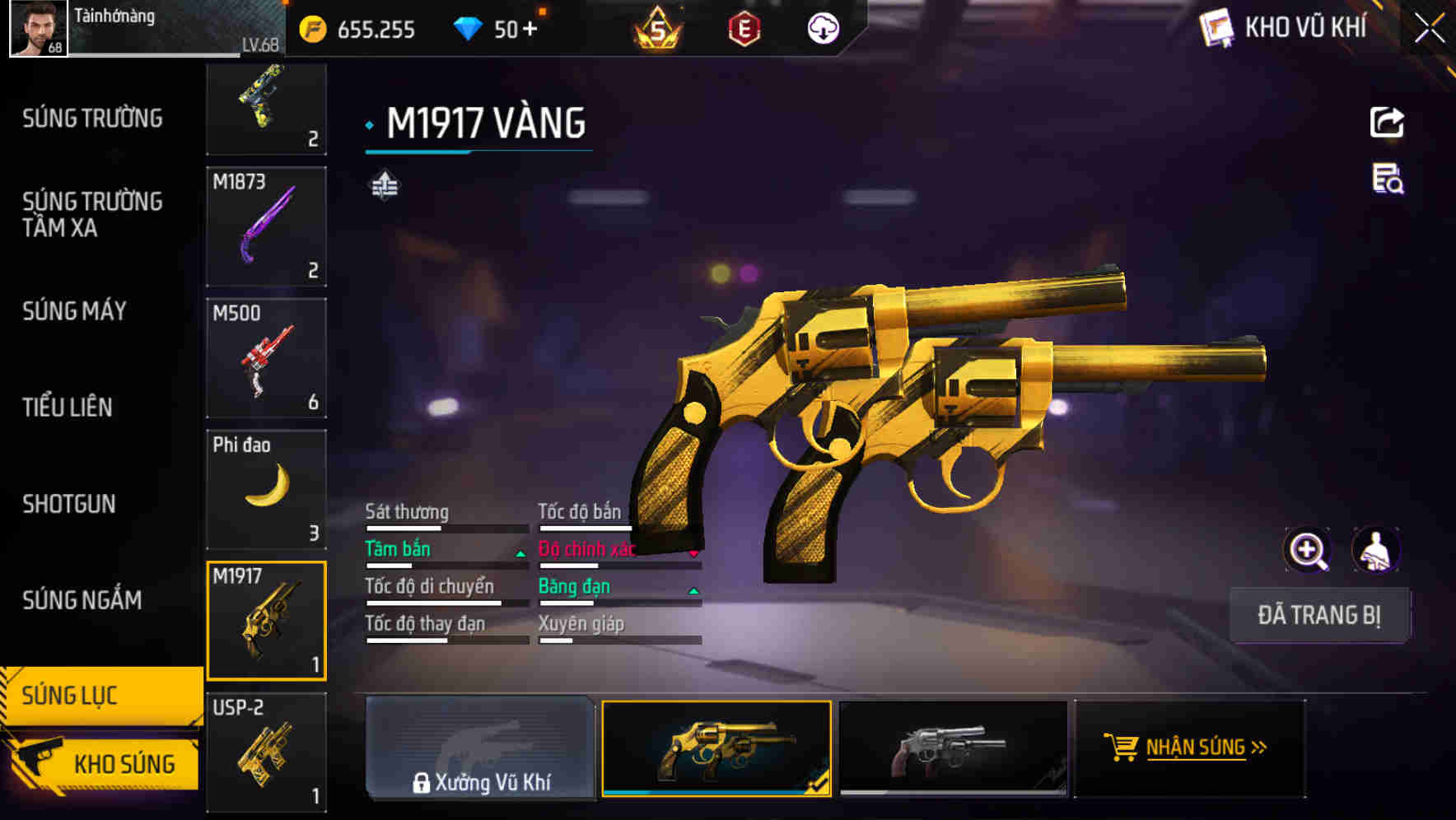Open the diamond currency icon
1456x820 pixels.
[x=469, y=27]
